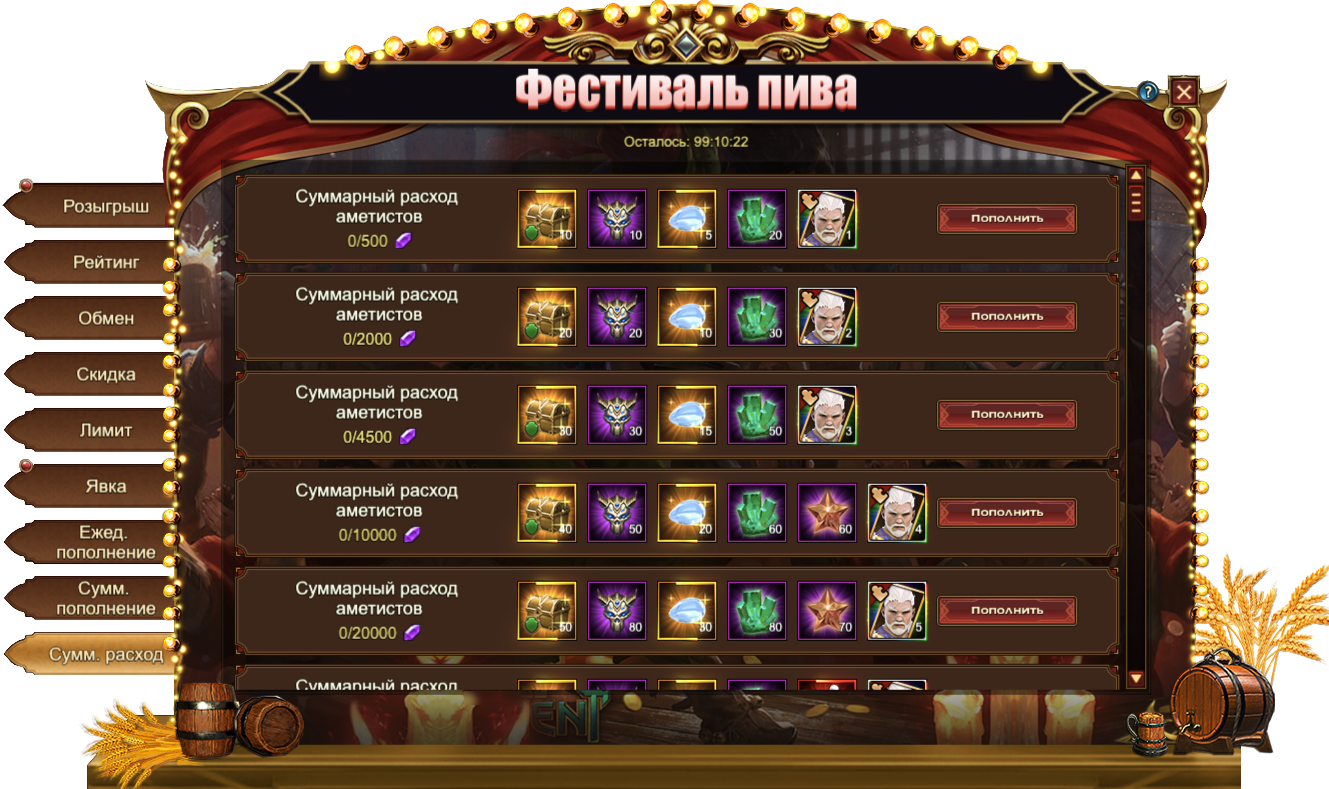The width and height of the screenshot is (1329, 789).
Task: Open the Явка tab
Action: 105,487
